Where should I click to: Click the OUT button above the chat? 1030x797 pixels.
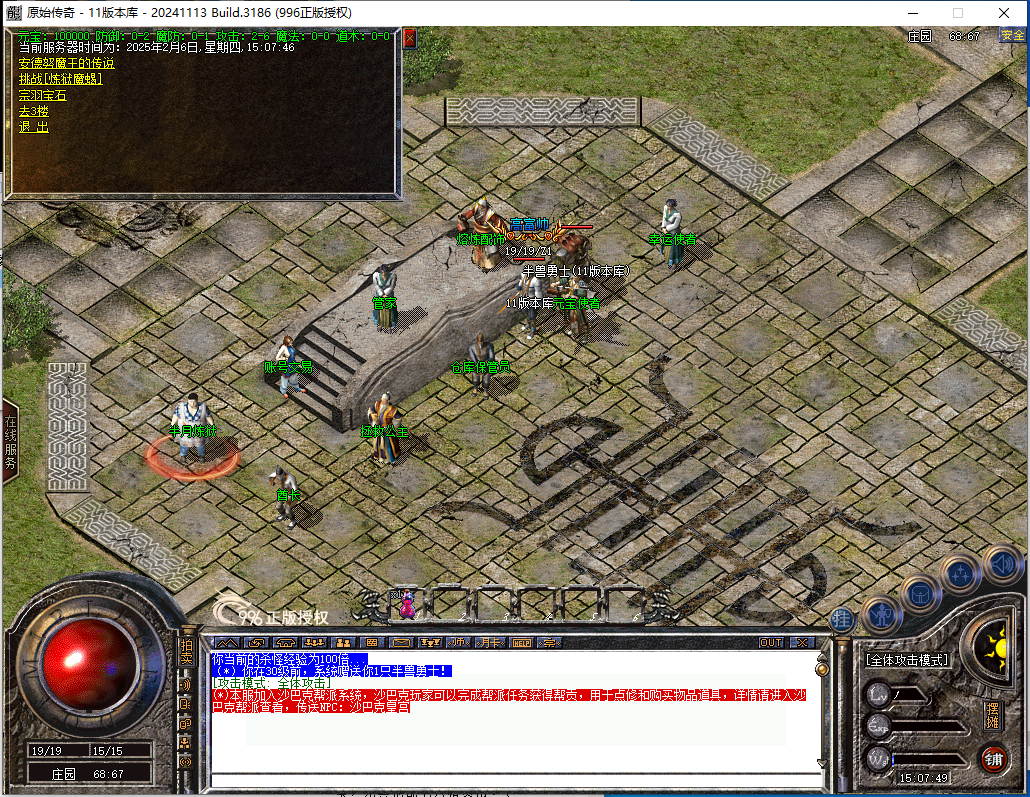771,642
